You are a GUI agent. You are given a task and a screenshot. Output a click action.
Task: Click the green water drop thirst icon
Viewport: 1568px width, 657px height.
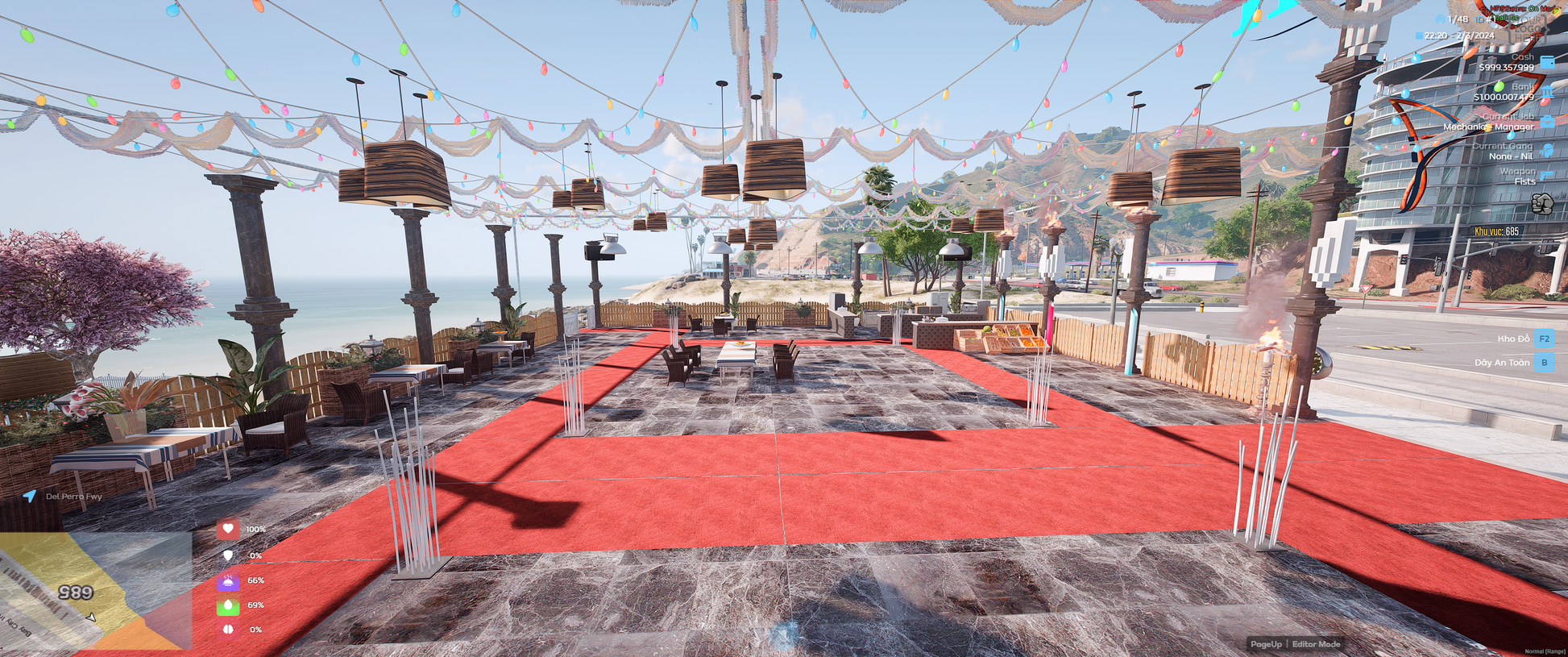228,605
